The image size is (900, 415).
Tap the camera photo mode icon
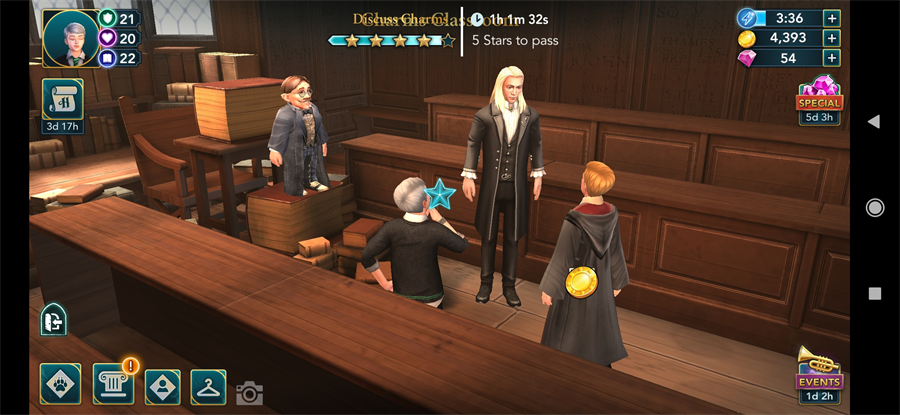(249, 393)
